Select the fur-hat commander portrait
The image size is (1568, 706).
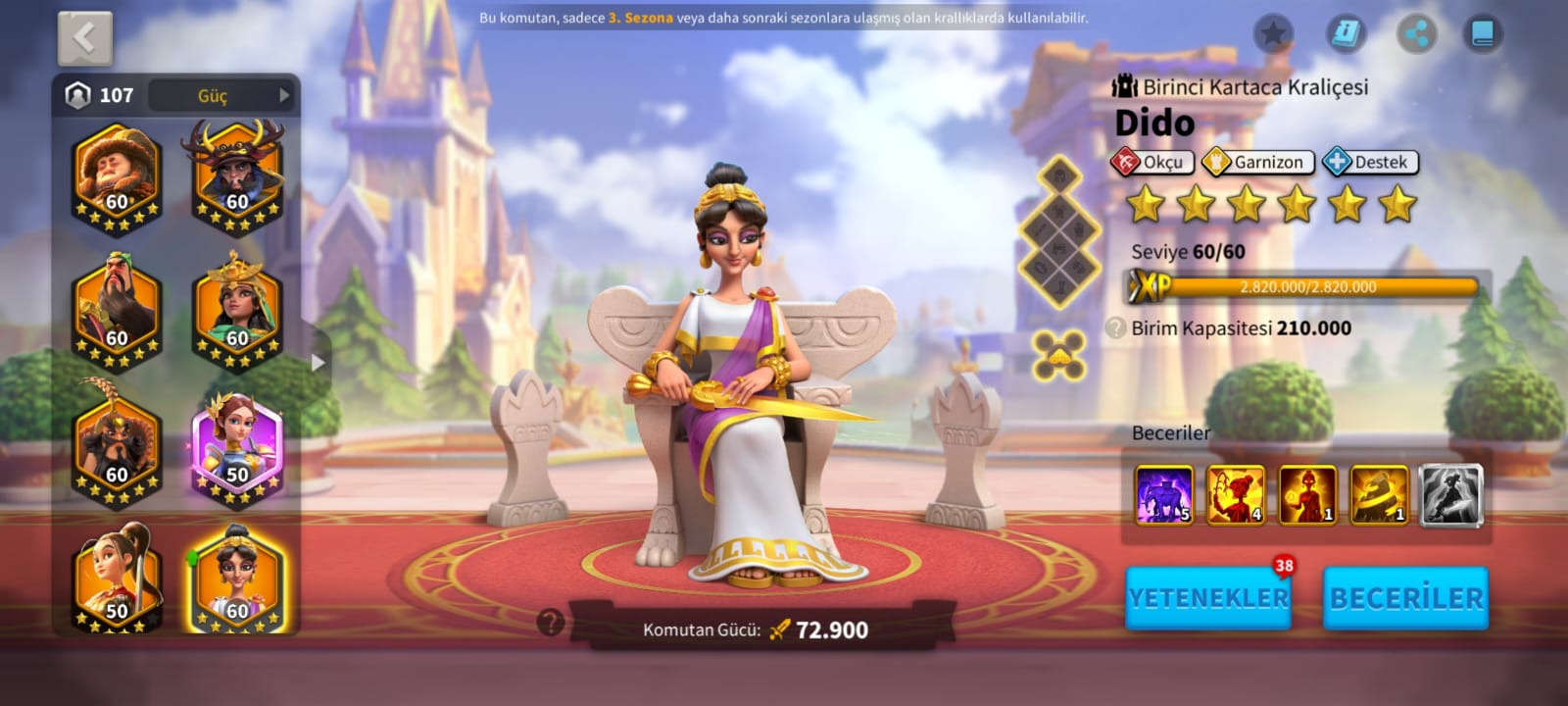tap(116, 176)
